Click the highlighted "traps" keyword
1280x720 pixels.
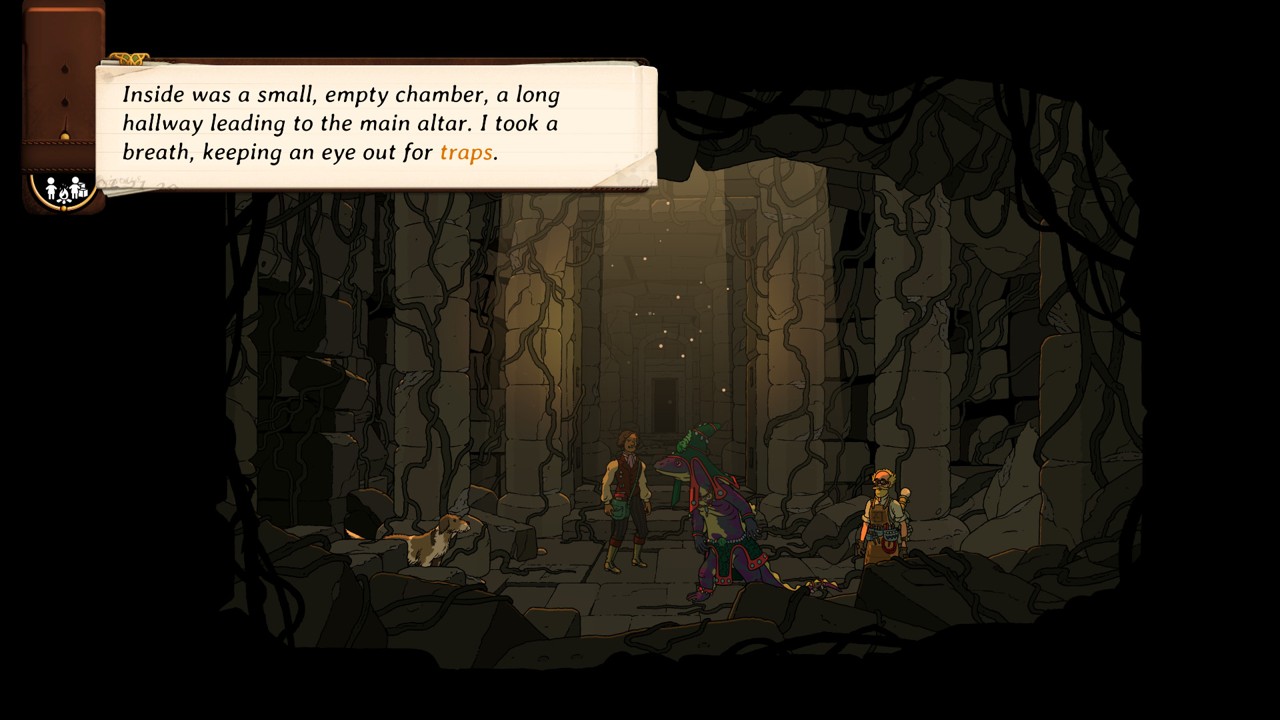[x=466, y=152]
